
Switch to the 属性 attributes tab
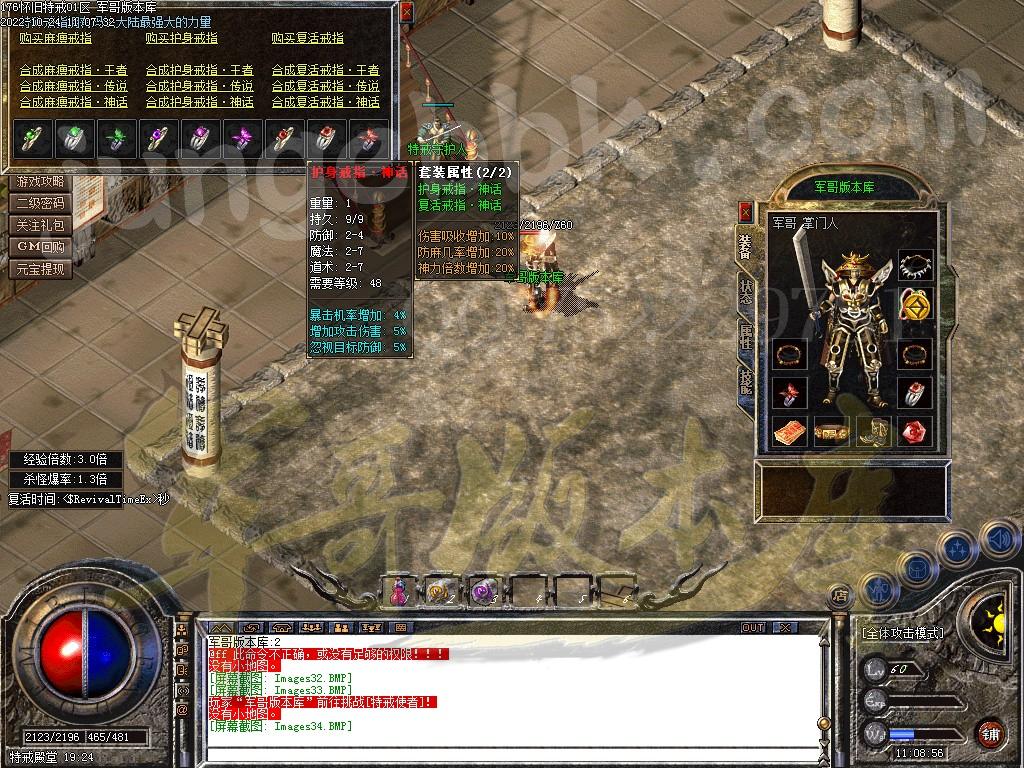(745, 335)
